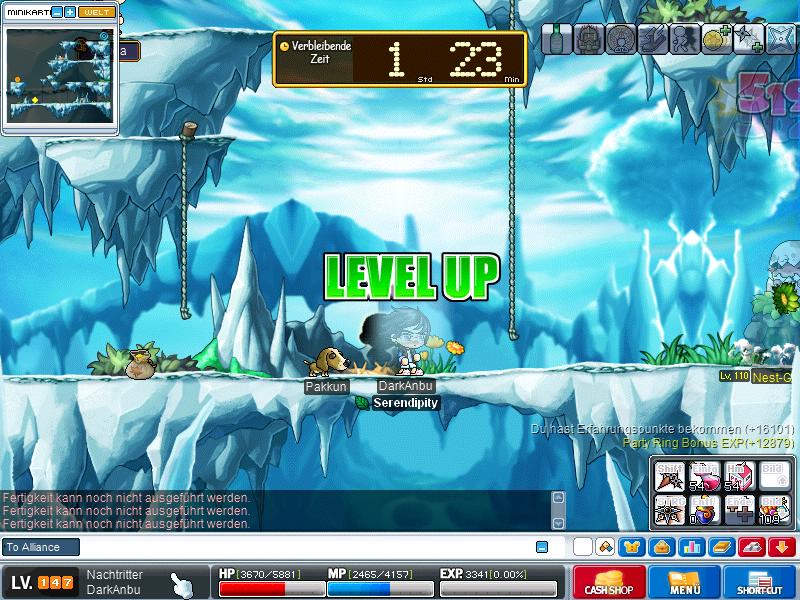Image resolution: width=800 pixels, height=600 pixels.
Task: Open the inventory bag icon button
Action: click(x=660, y=547)
